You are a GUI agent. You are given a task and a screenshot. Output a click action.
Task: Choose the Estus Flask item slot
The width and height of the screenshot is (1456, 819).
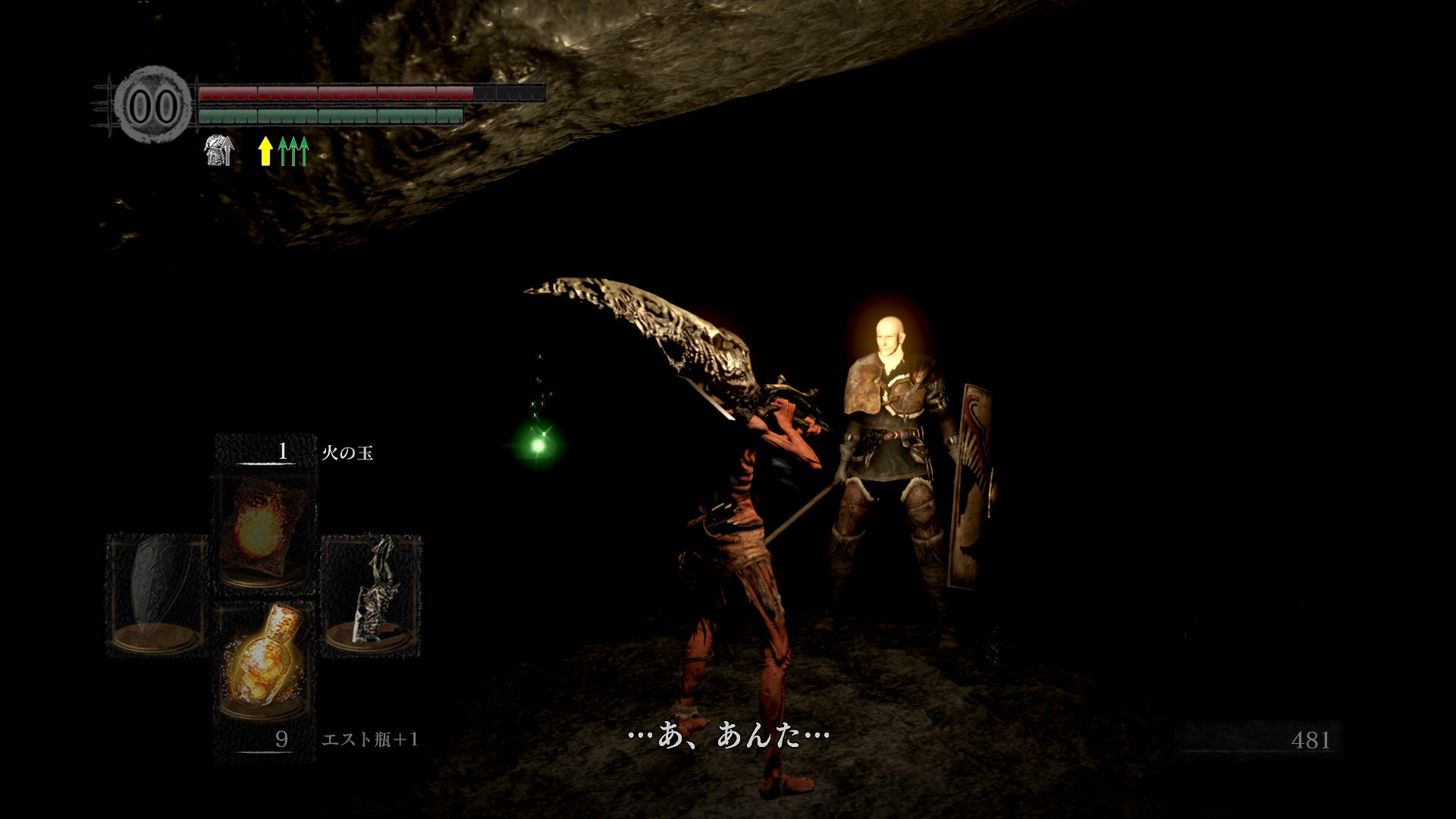tap(262, 661)
